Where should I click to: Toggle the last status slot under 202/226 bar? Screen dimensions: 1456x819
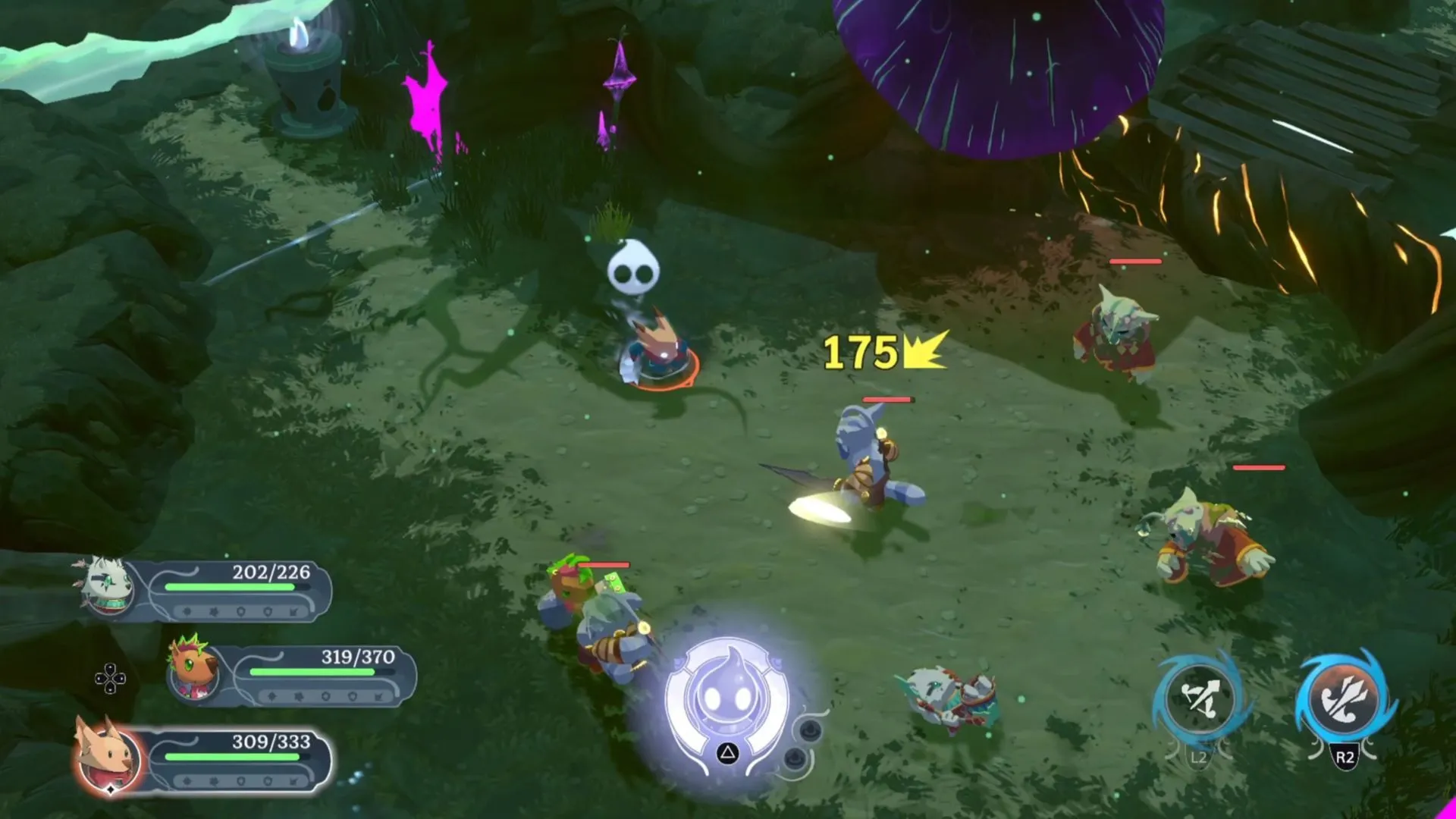[x=293, y=611]
